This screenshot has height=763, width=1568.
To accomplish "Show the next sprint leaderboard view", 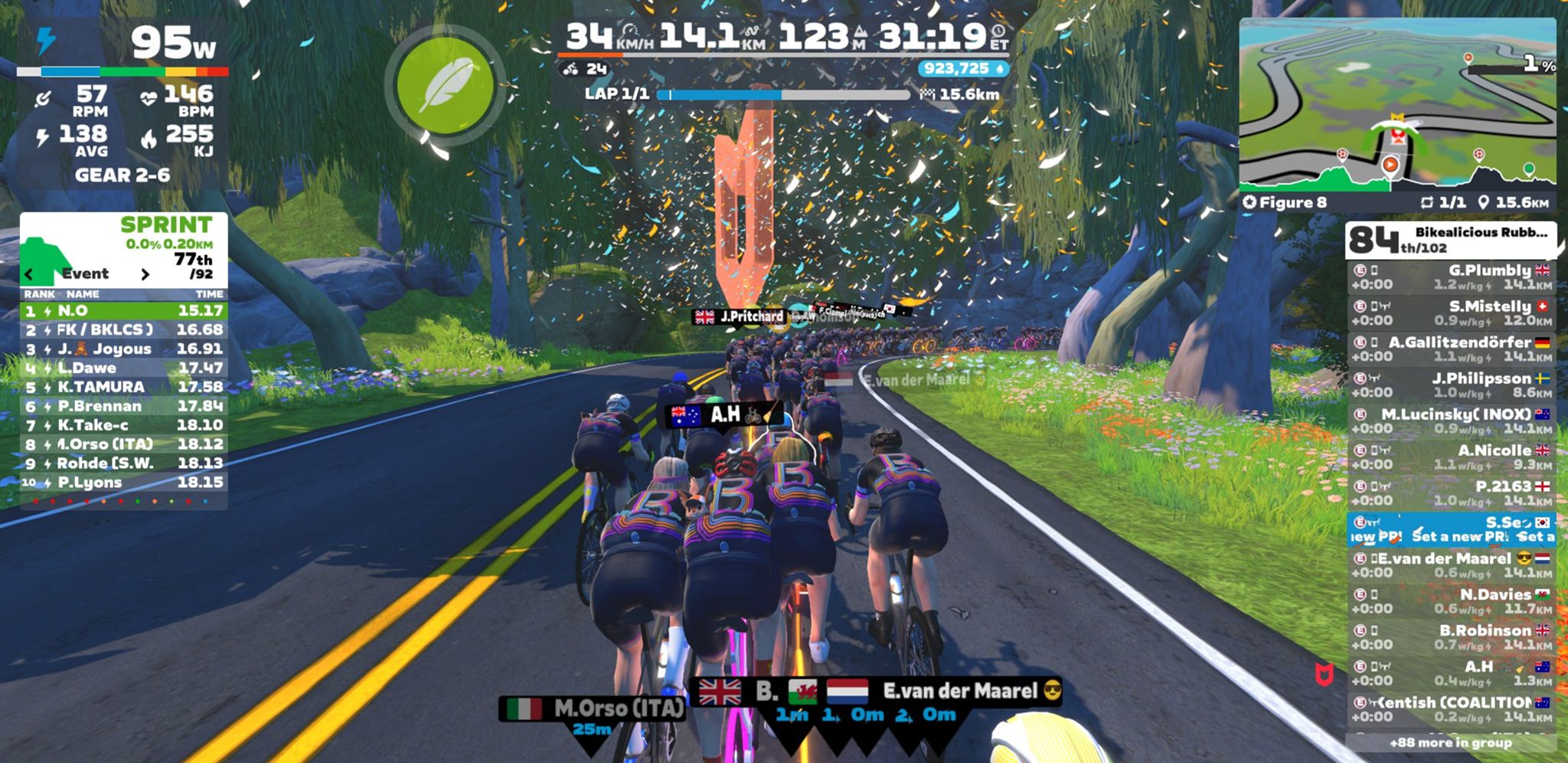I will [x=145, y=274].
